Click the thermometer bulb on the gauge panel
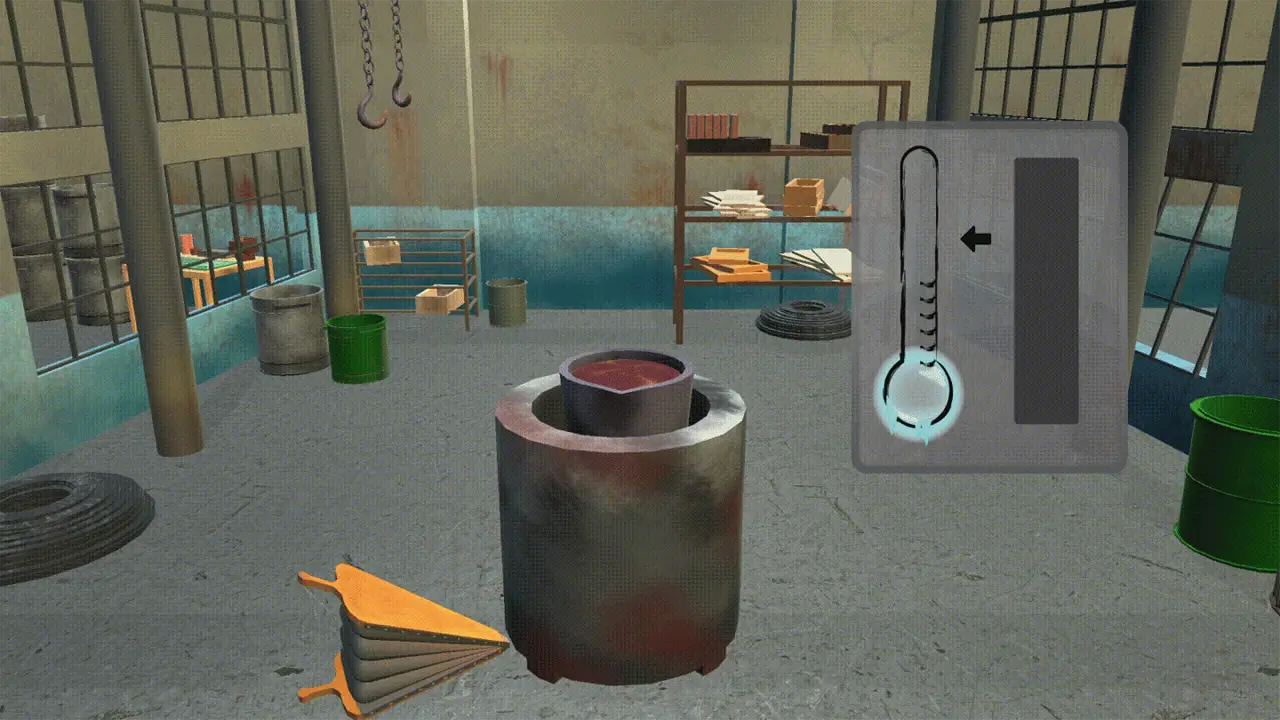Viewport: 1280px width, 720px height. (915, 395)
